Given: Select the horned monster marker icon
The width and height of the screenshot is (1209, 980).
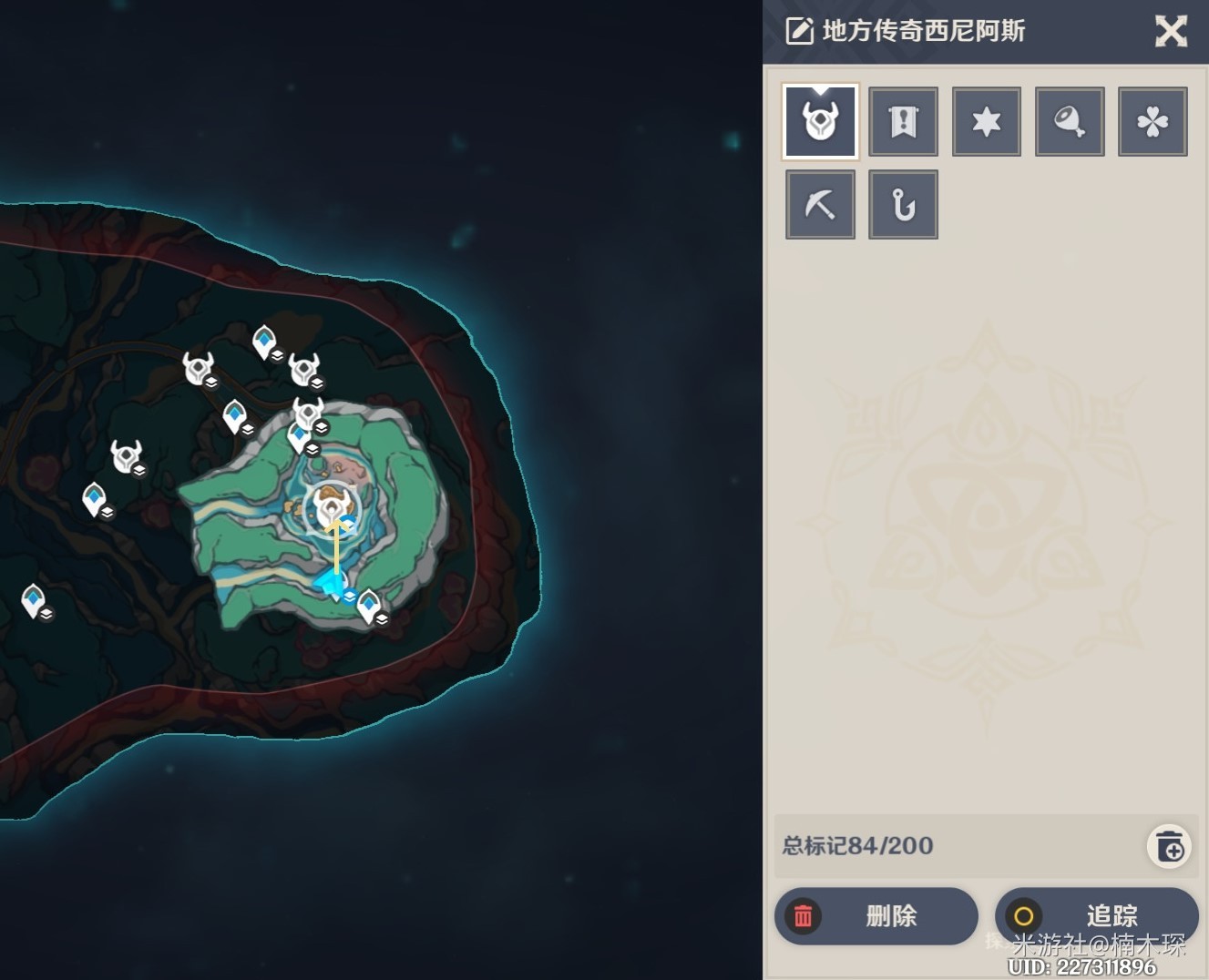Looking at the screenshot, I should 820,121.
